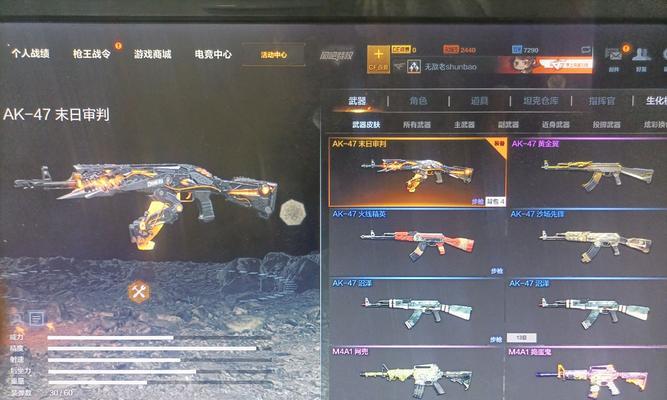This screenshot has height=400, width=667.
Task: Switch to the 武器 weapons tab
Action: point(357,101)
